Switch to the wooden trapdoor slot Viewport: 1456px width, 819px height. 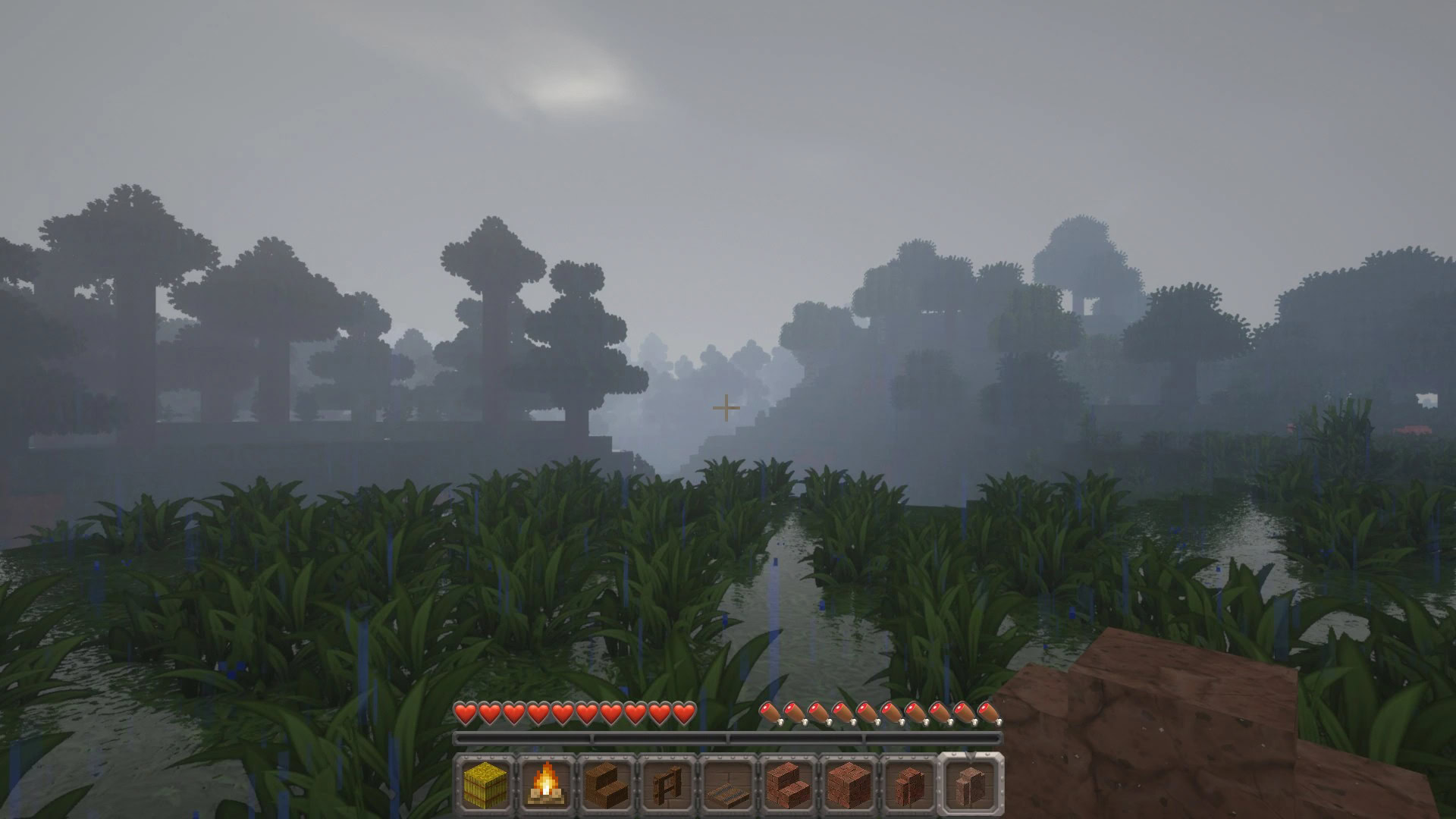coord(728,784)
